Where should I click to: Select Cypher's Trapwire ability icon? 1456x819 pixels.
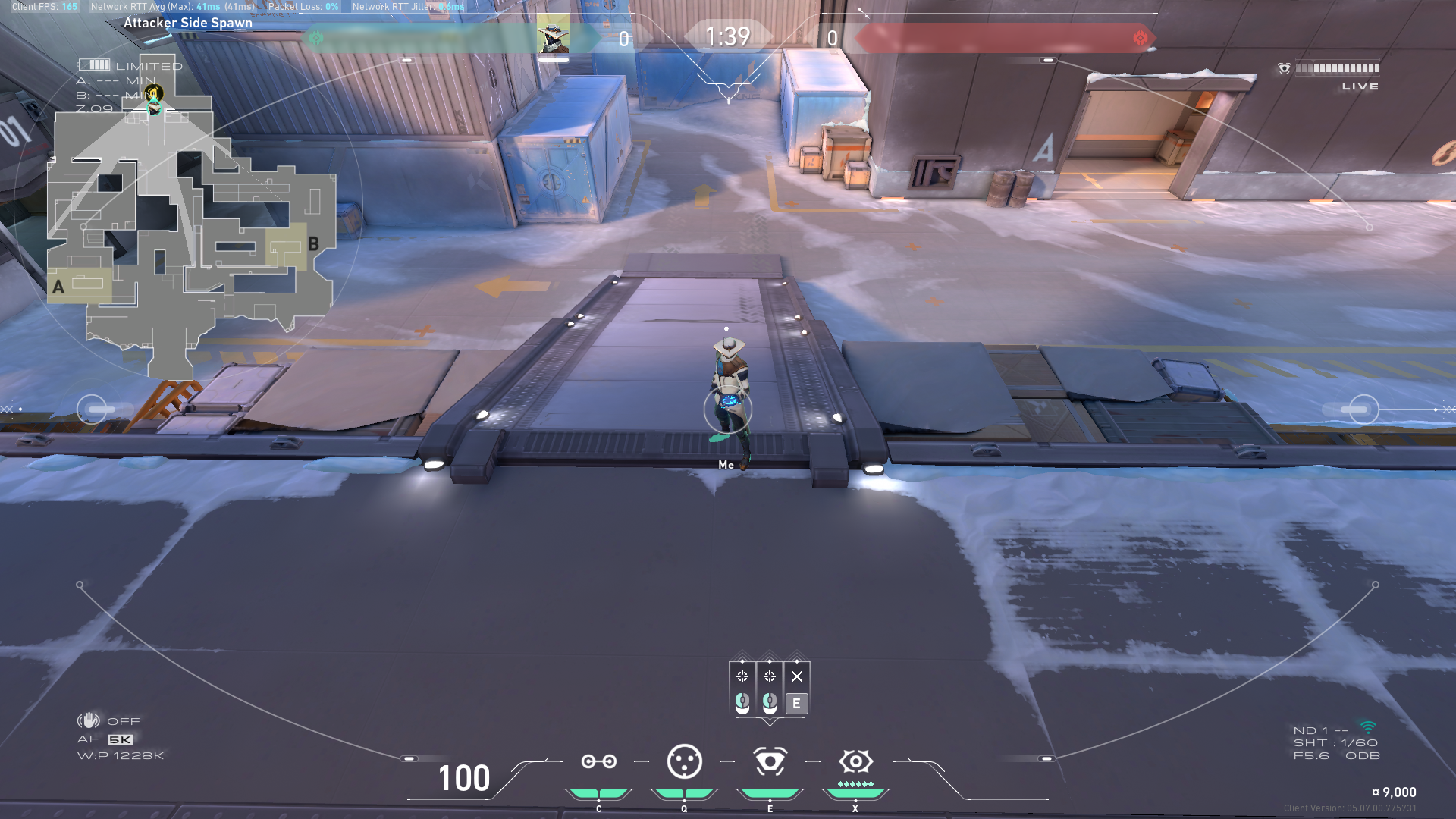pyautogui.click(x=599, y=761)
